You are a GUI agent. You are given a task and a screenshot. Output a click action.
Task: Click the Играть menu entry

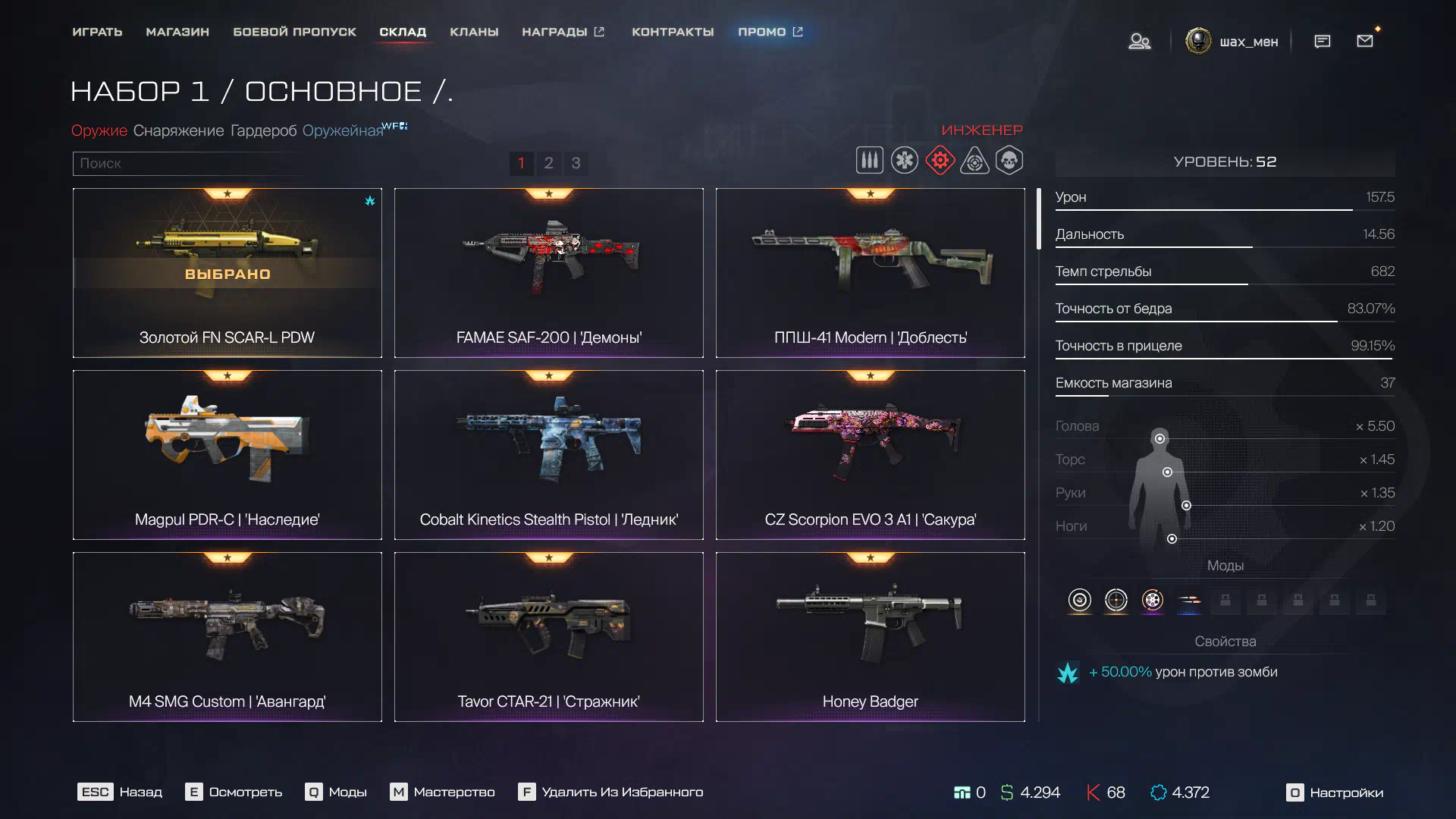[97, 32]
